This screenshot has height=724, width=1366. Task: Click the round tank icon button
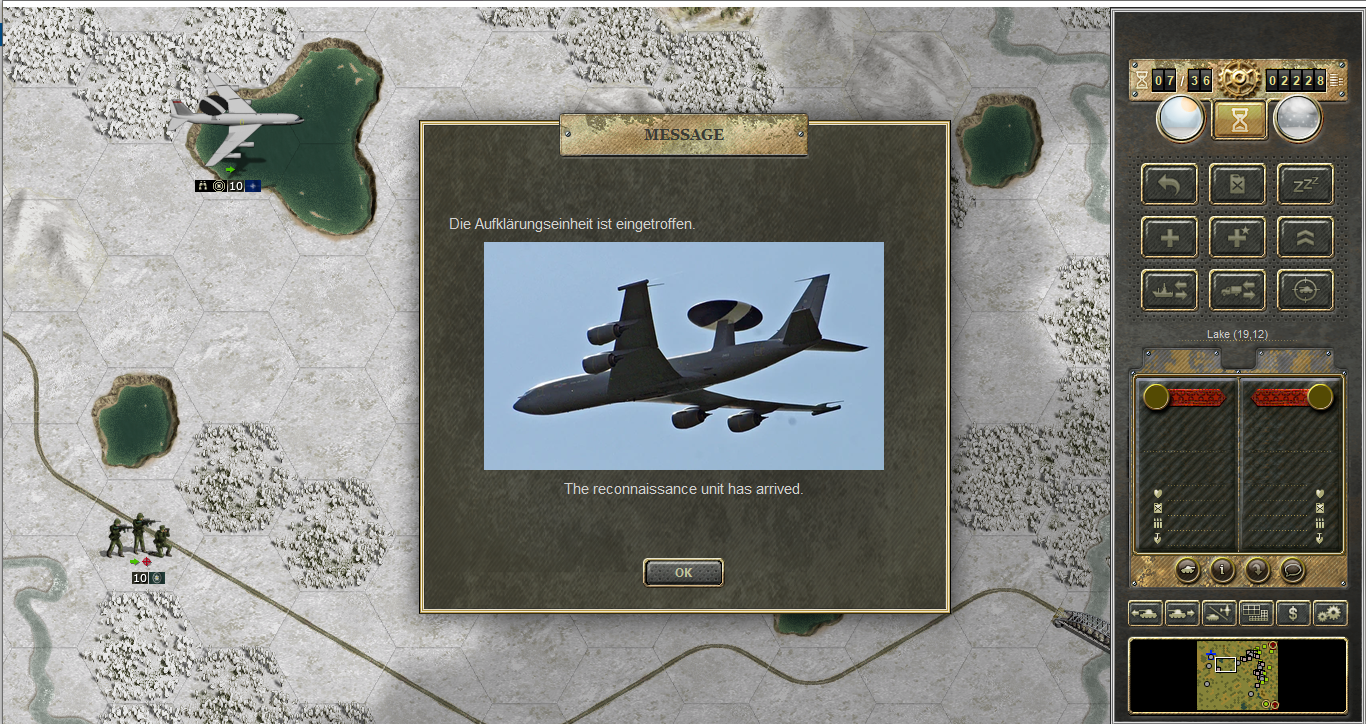coord(1188,569)
